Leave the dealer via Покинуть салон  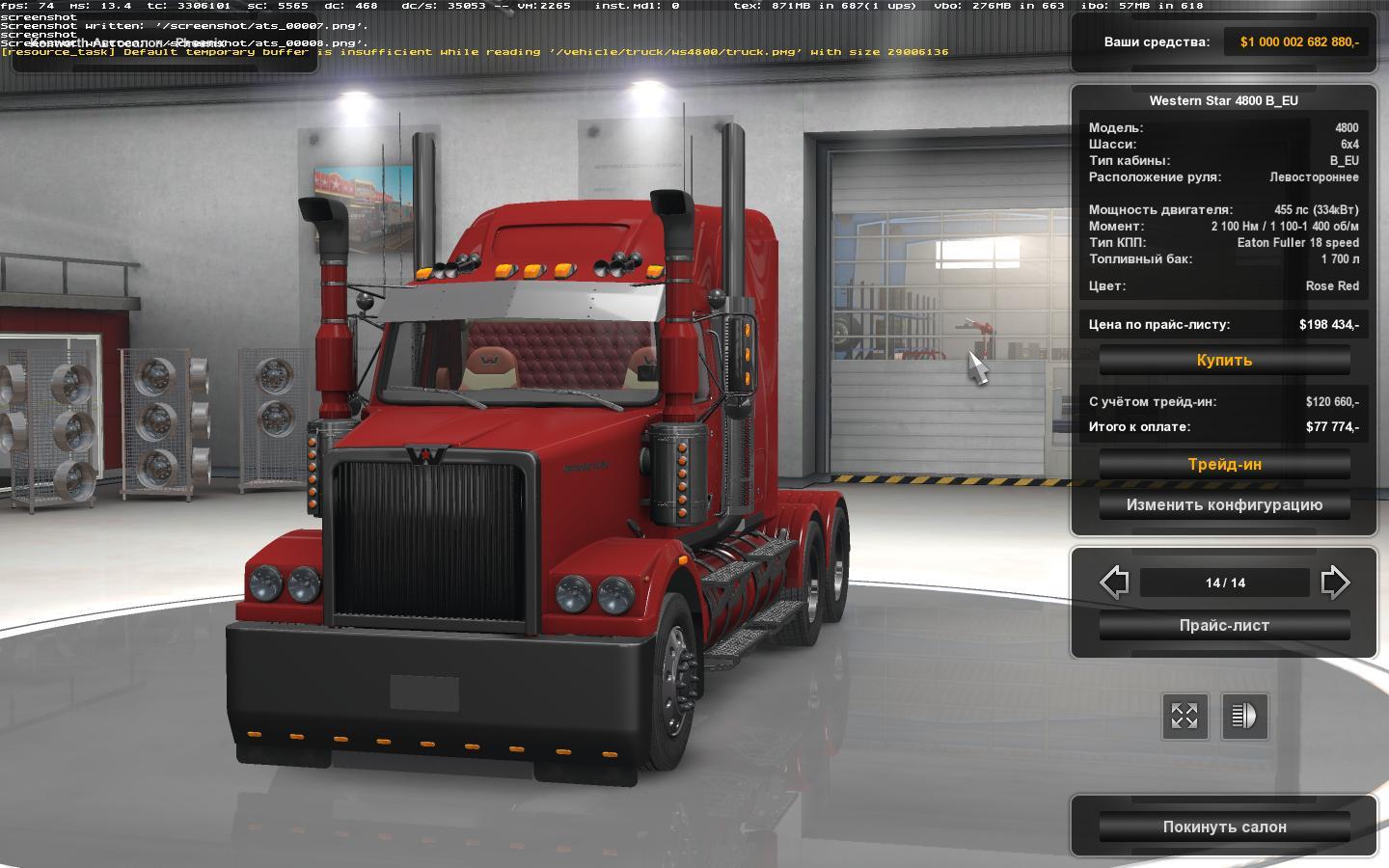1224,827
